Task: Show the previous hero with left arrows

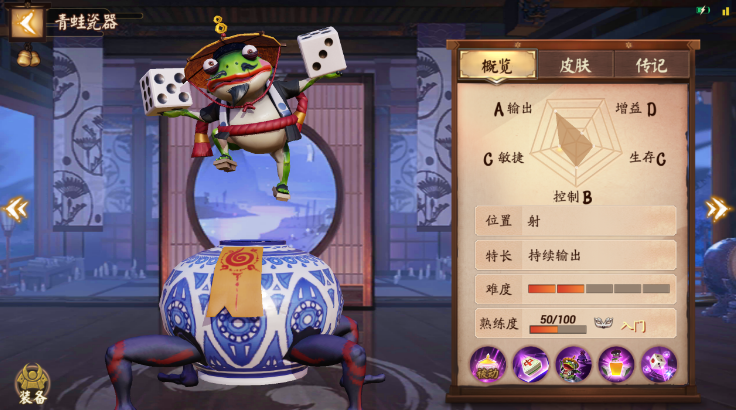Action: click(x=15, y=209)
